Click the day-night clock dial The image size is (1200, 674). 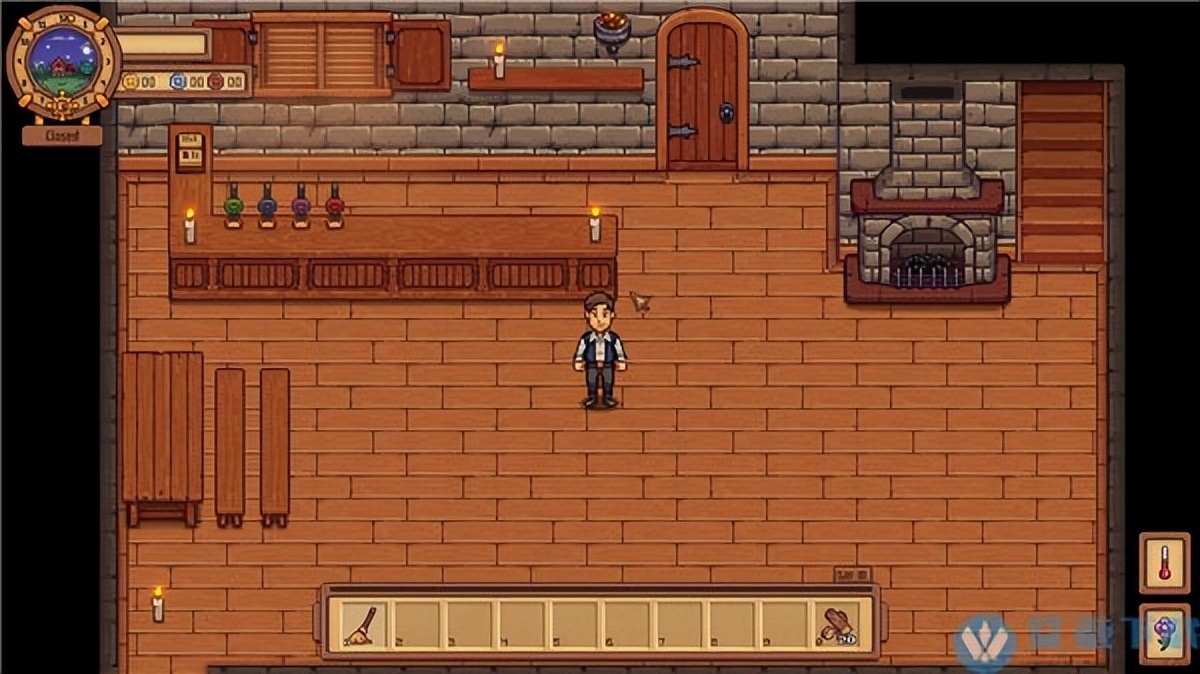click(x=63, y=58)
